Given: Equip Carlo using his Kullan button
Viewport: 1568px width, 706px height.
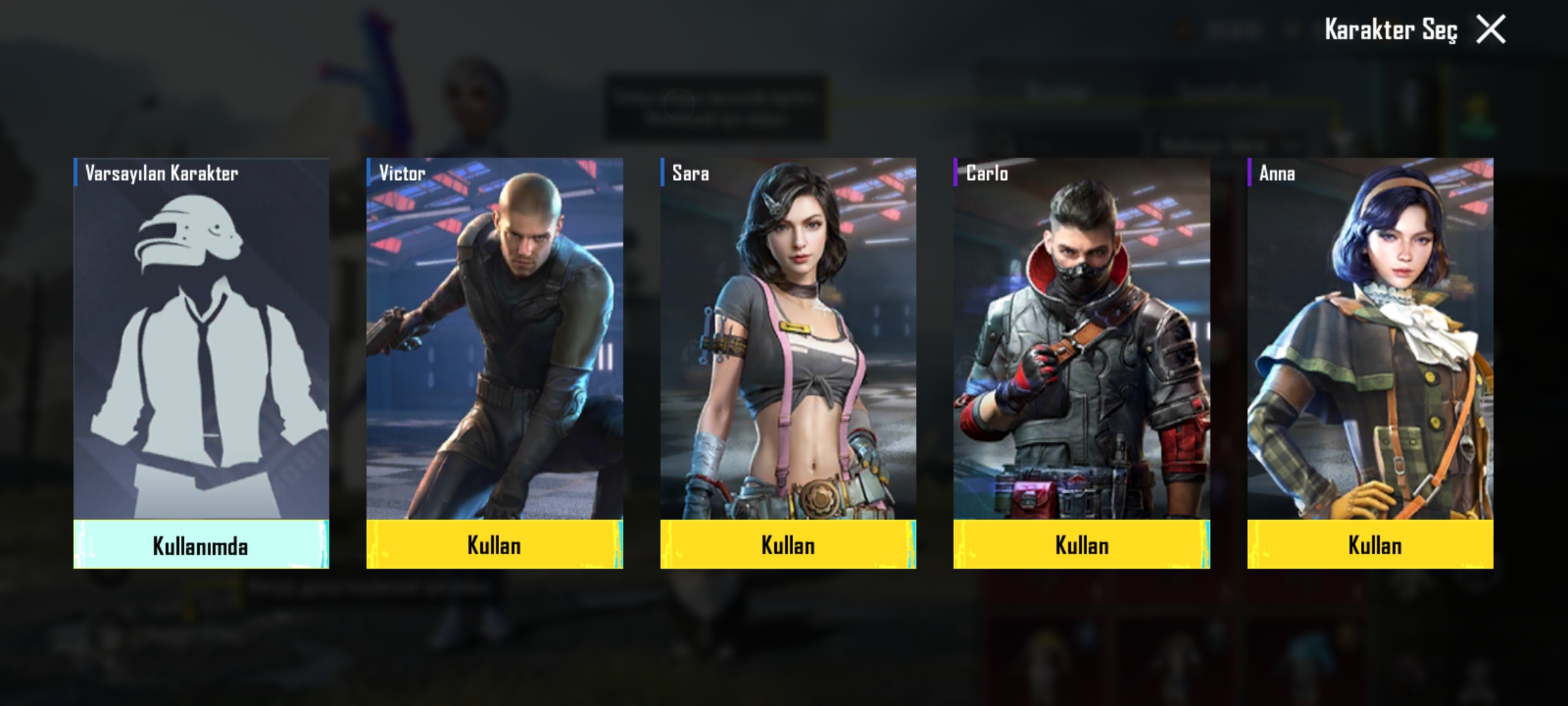Looking at the screenshot, I should coord(1081,545).
